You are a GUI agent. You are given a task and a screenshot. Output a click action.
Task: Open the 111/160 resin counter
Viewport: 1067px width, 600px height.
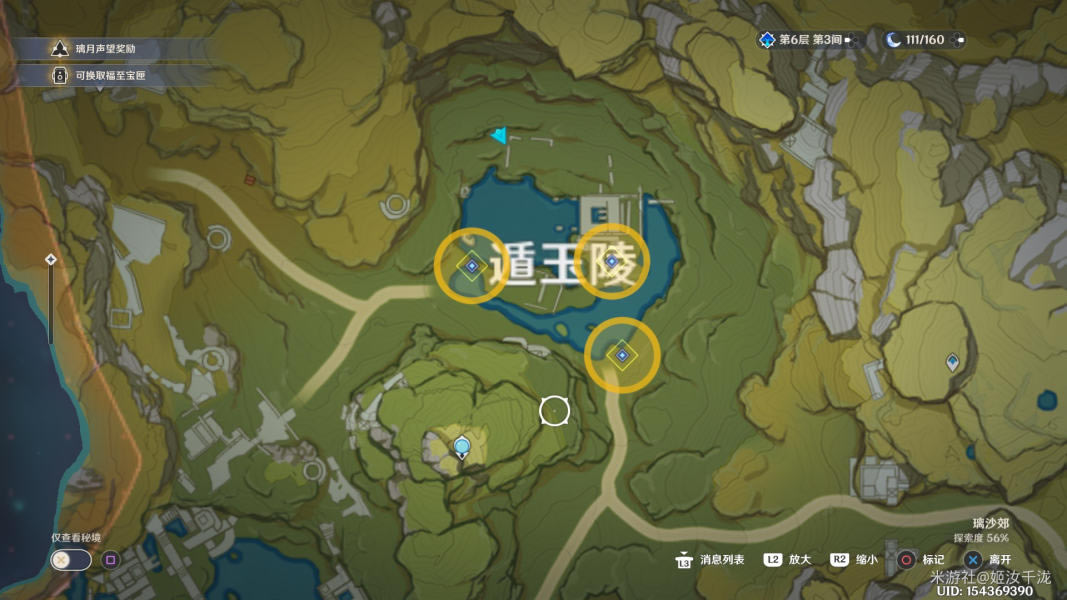point(925,40)
